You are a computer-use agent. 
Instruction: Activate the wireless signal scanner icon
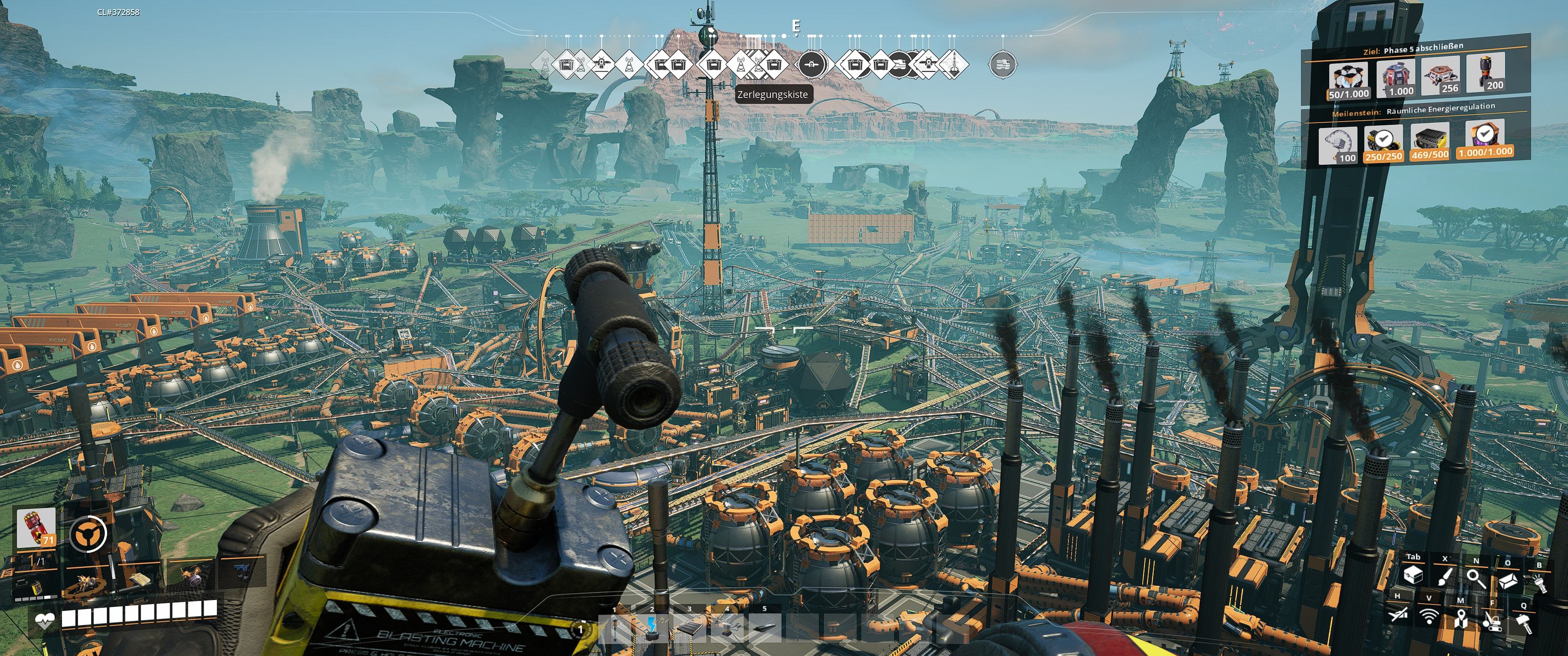coord(1429,616)
